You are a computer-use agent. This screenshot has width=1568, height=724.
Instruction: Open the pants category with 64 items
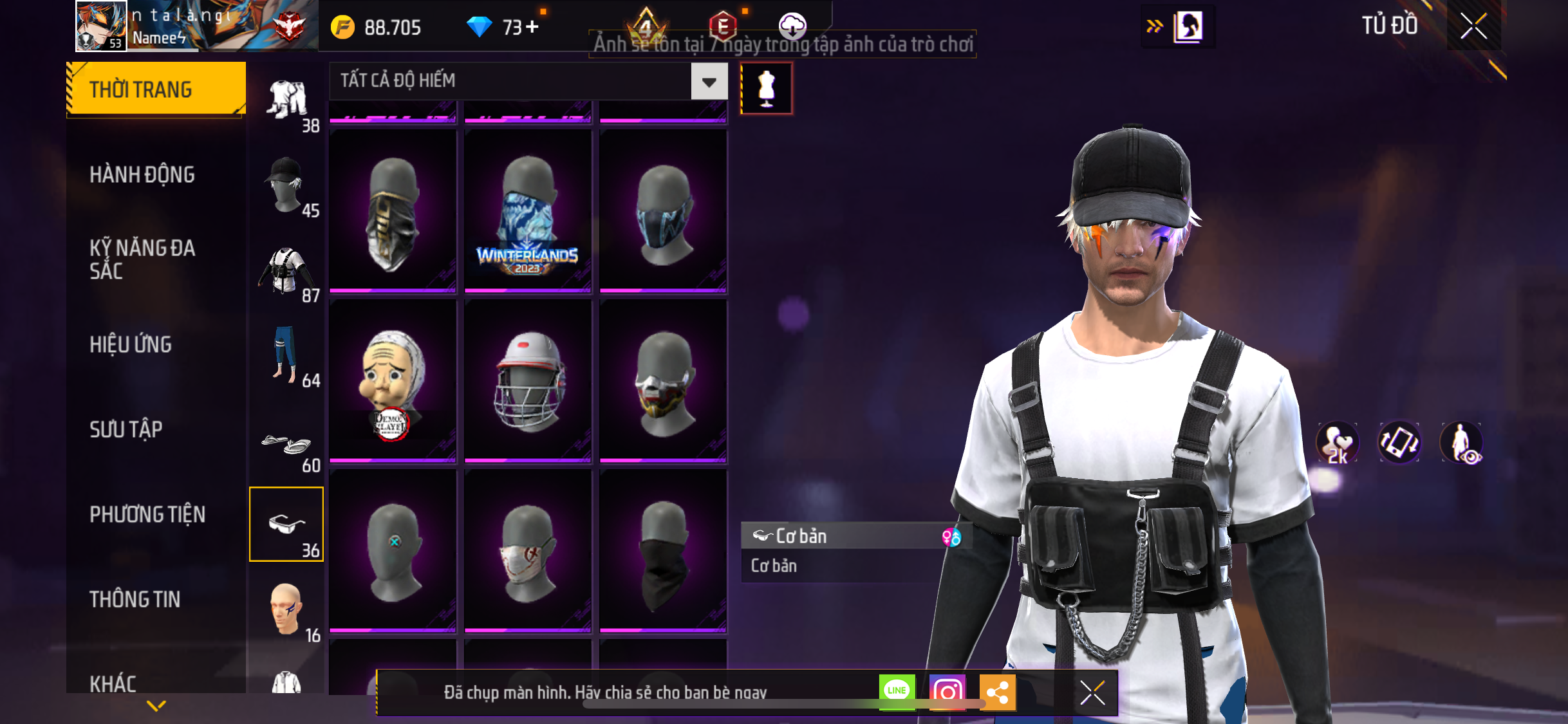[x=287, y=355]
